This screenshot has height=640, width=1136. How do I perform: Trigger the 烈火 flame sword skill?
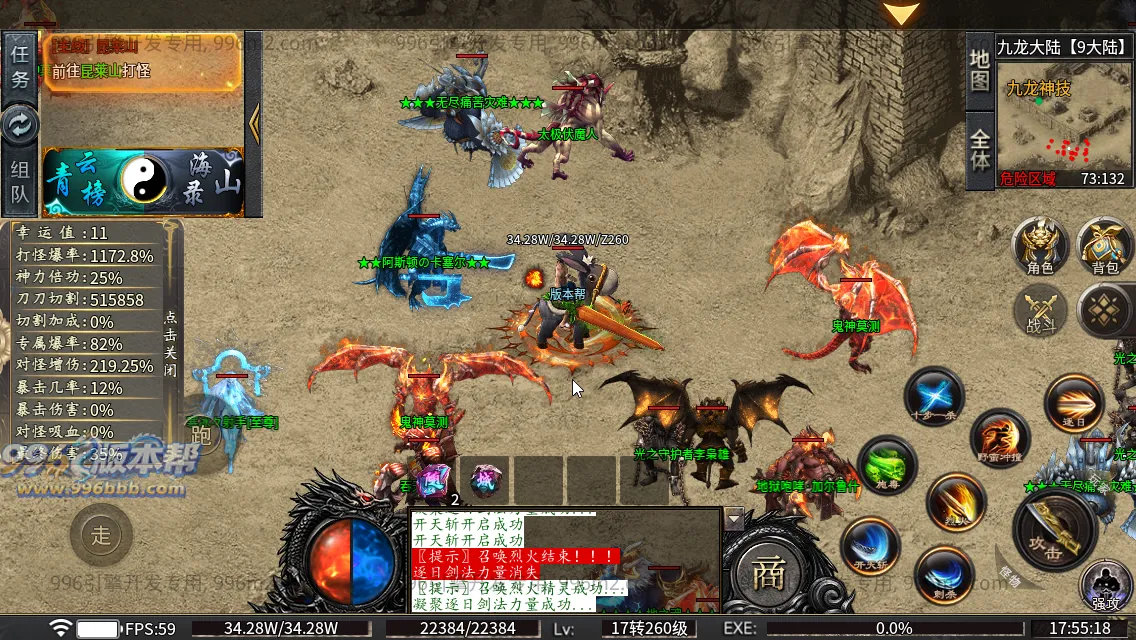[956, 502]
